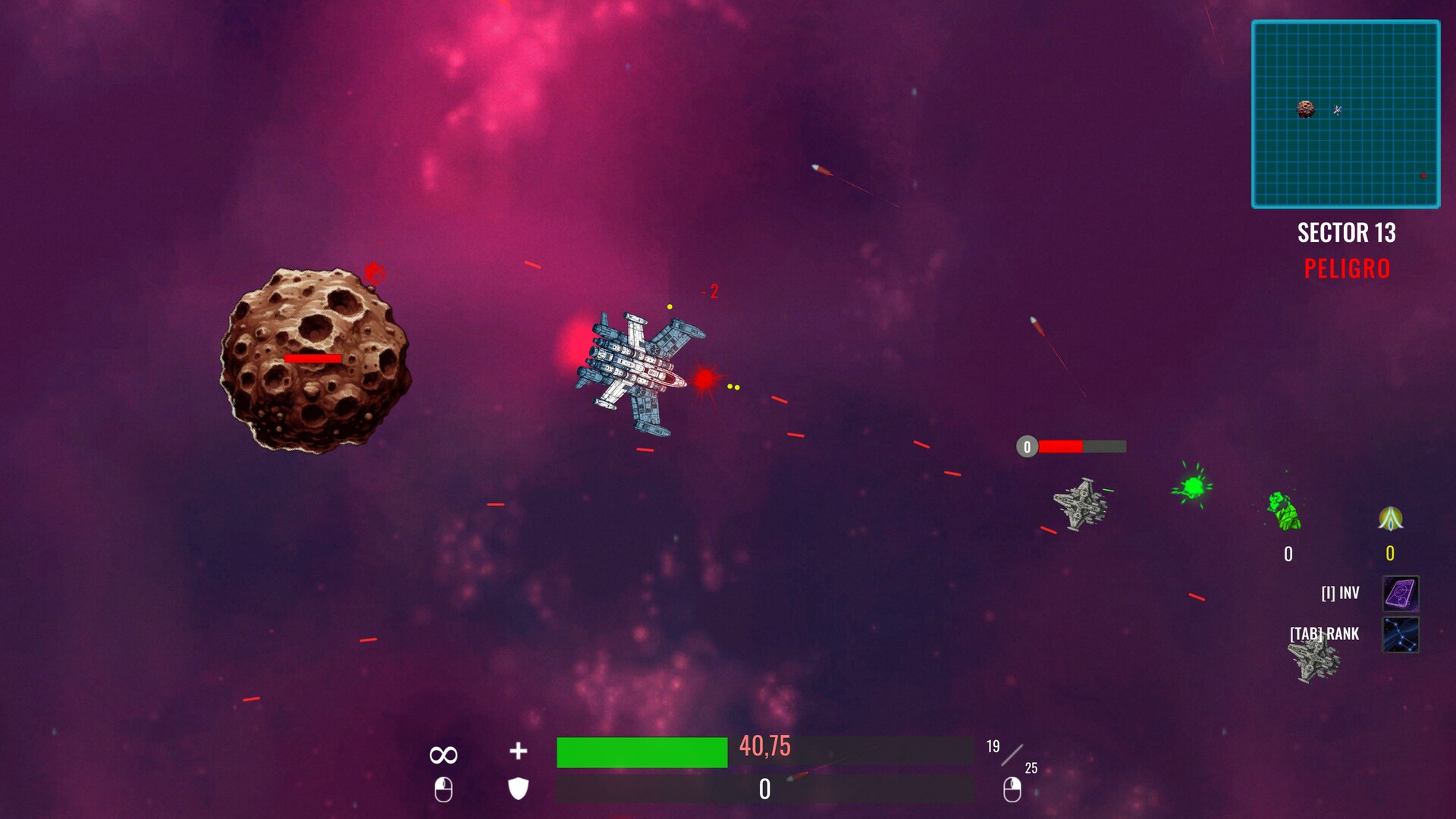Click the infinity ammo icon in the HUD
The height and width of the screenshot is (819, 1456).
444,753
